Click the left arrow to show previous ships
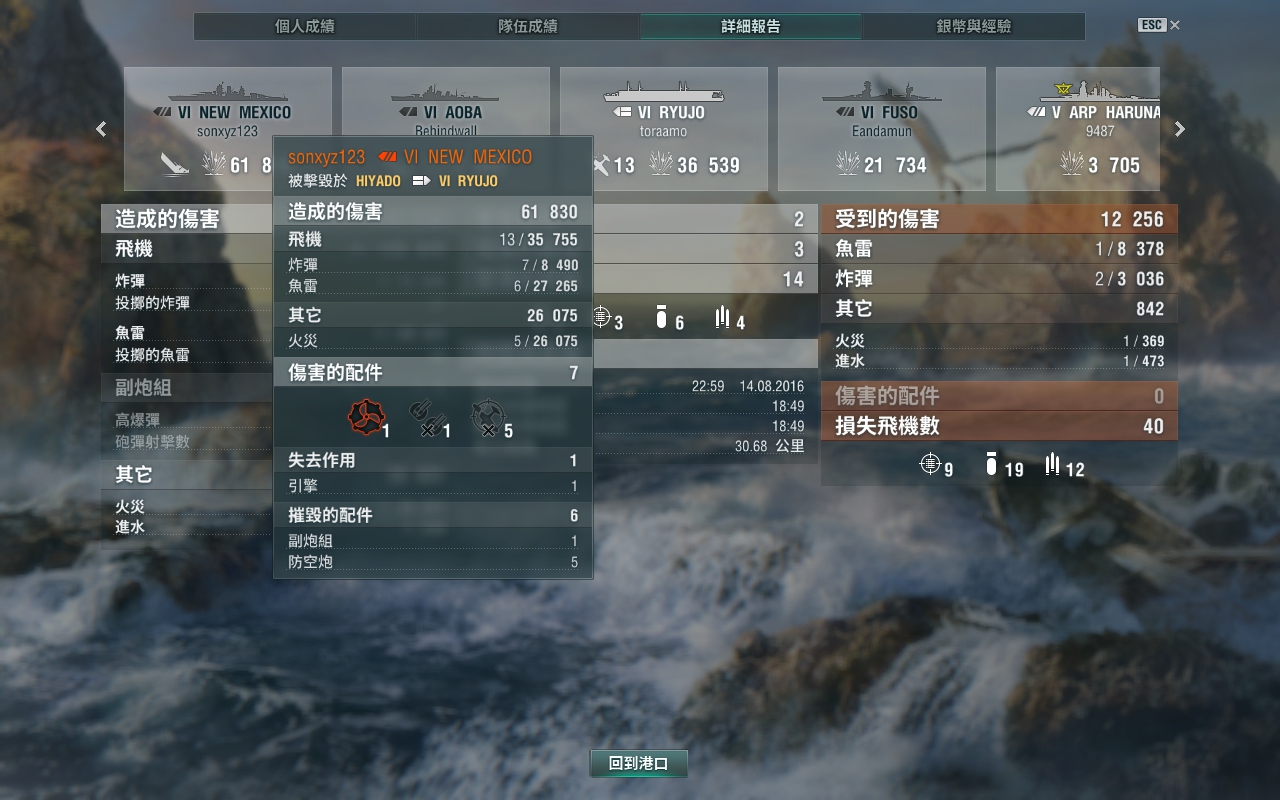The image size is (1280, 800). tap(101, 129)
